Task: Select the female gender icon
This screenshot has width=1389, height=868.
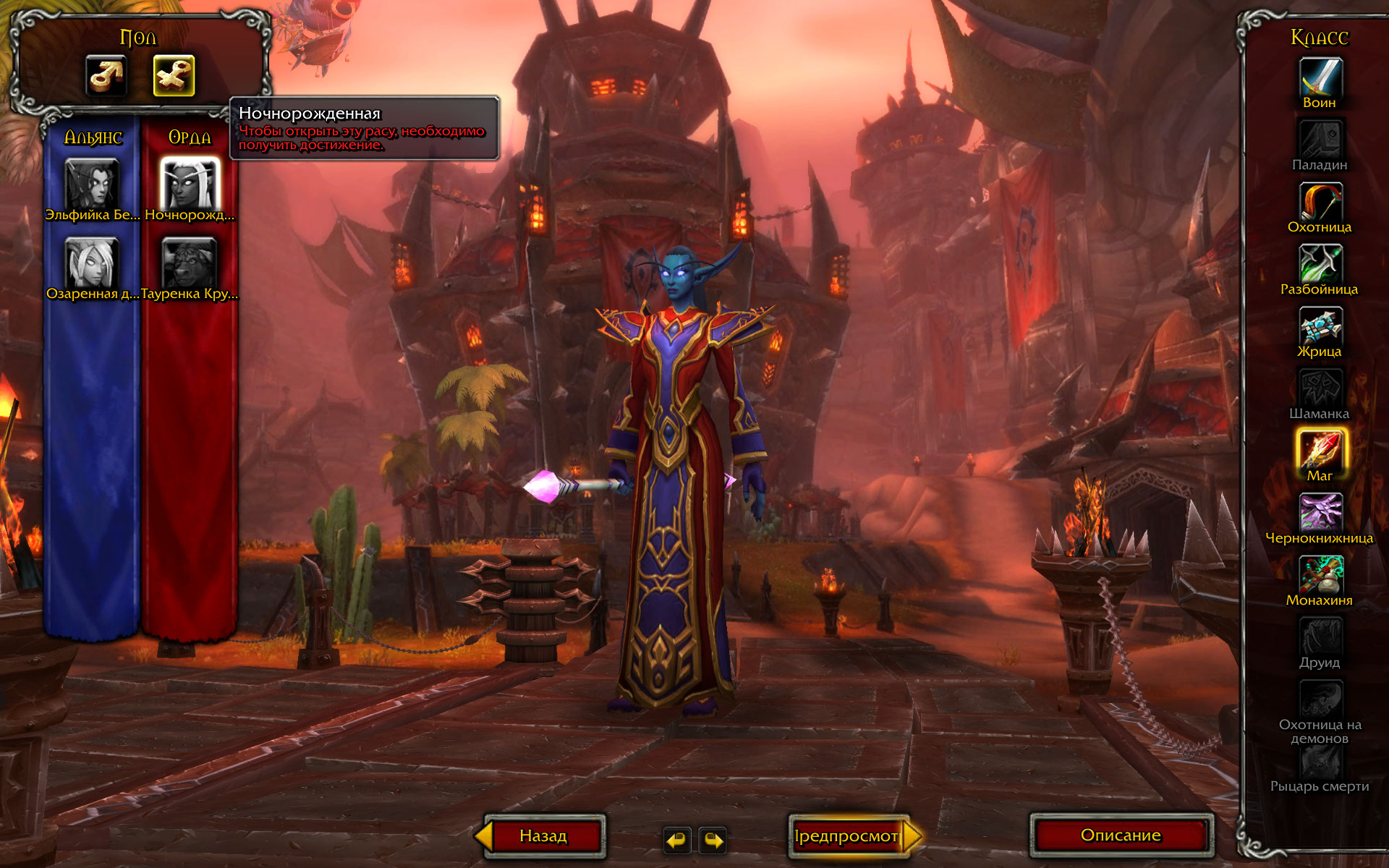Action: pyautogui.click(x=174, y=76)
